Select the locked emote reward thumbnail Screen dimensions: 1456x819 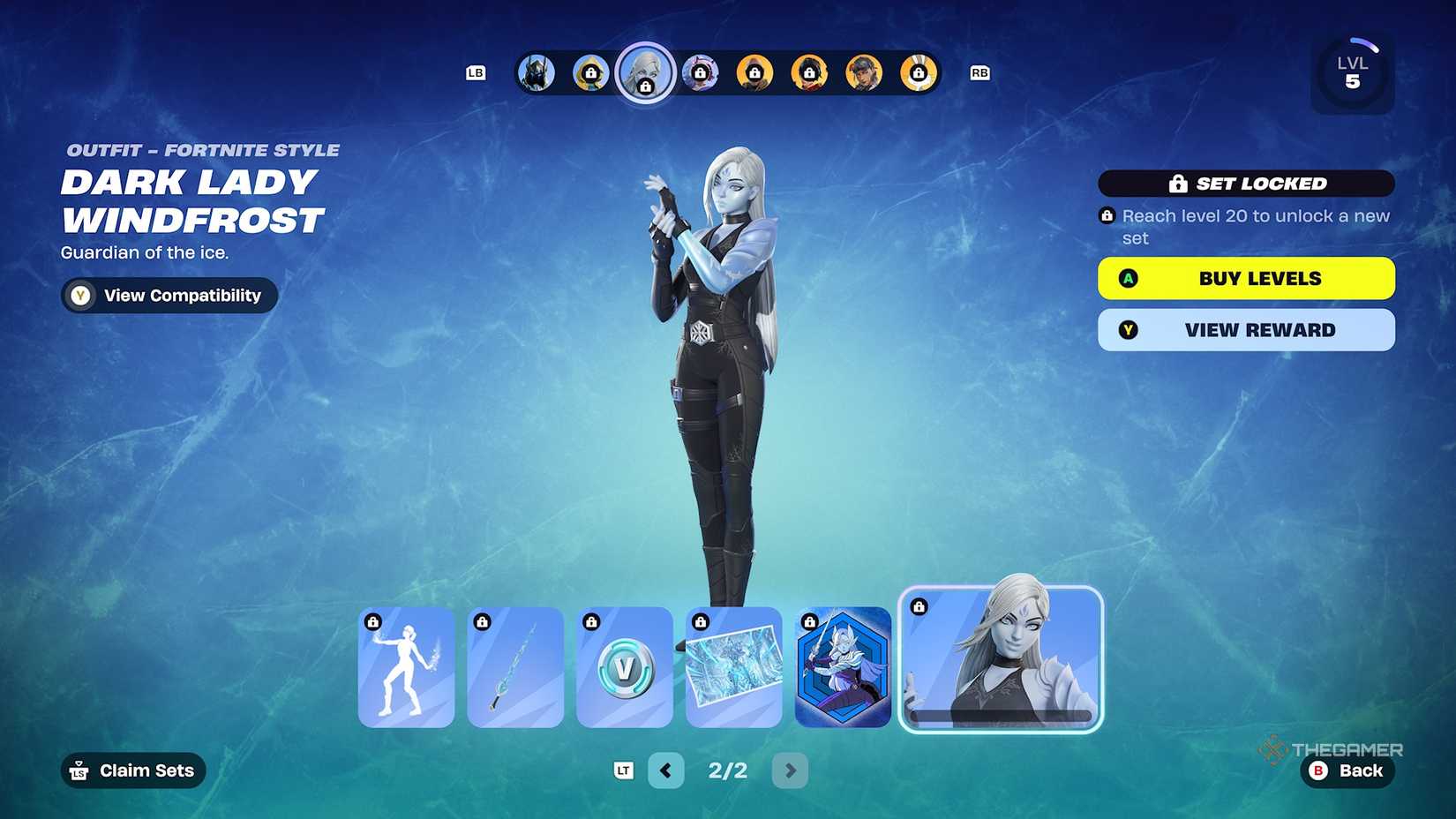[x=406, y=668]
